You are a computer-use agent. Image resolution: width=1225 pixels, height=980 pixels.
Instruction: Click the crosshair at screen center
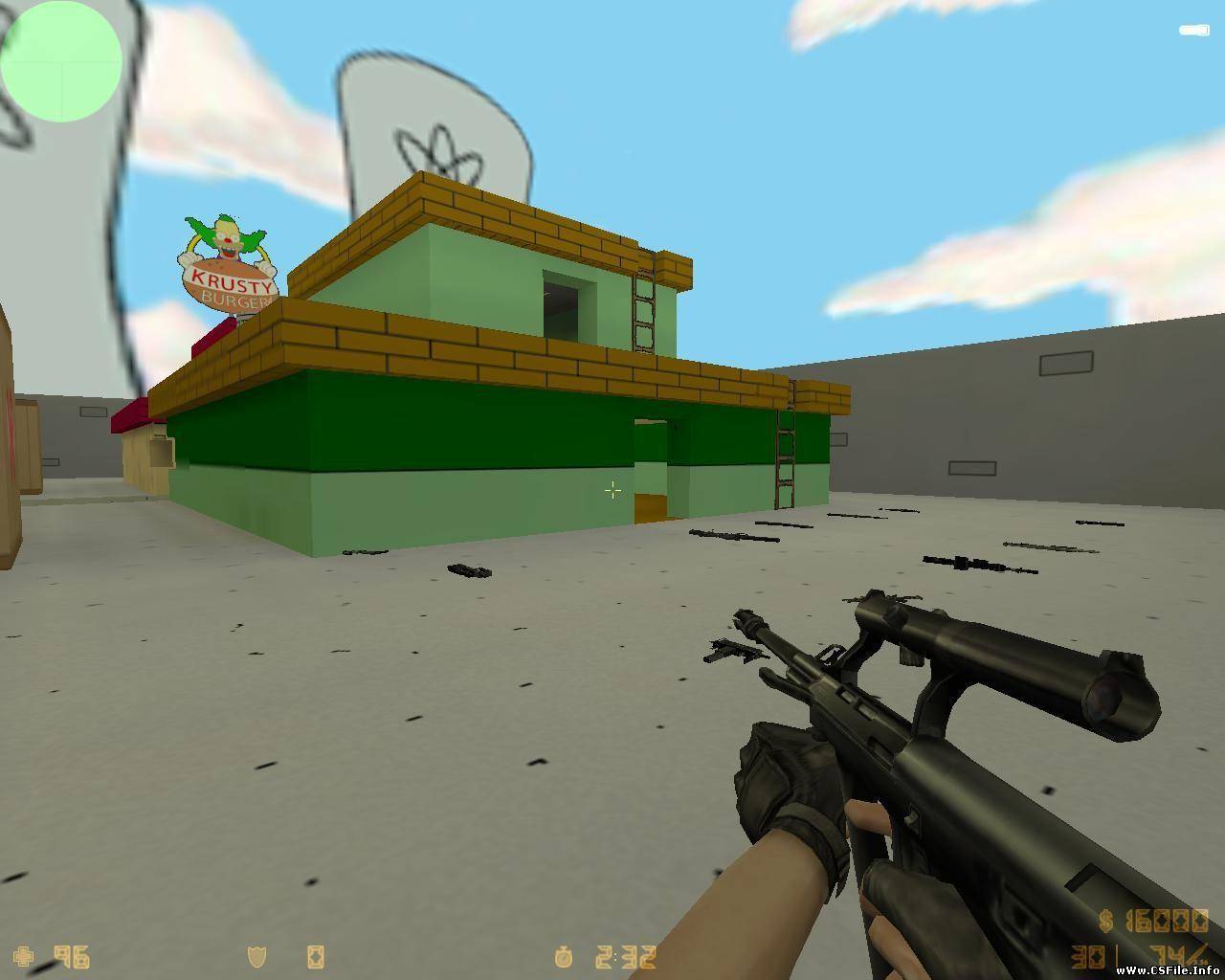click(x=612, y=491)
